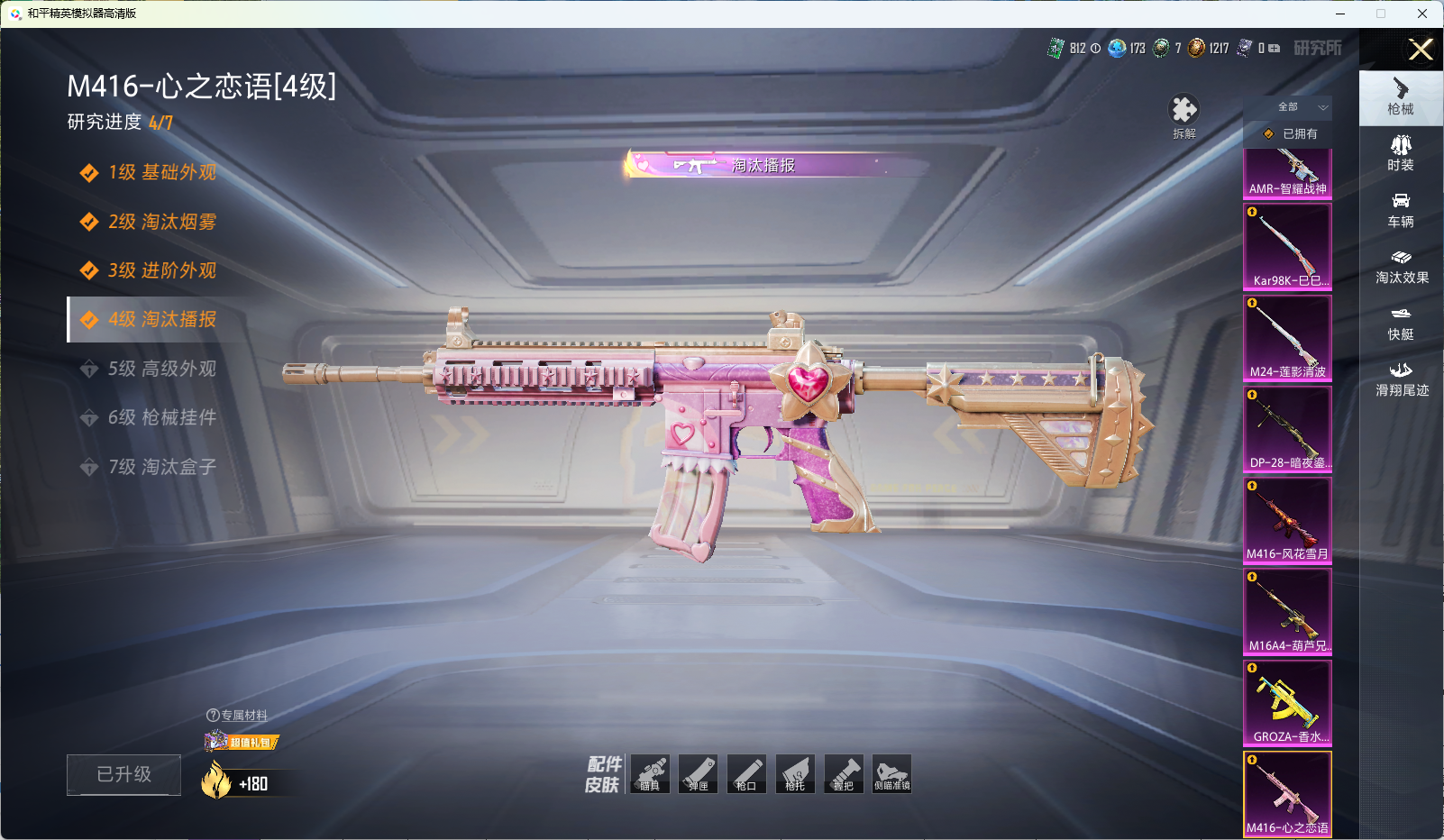Screen dimensions: 1444x840
Task: Select the M416-风花雪月 skin thumbnail
Action: (1287, 520)
